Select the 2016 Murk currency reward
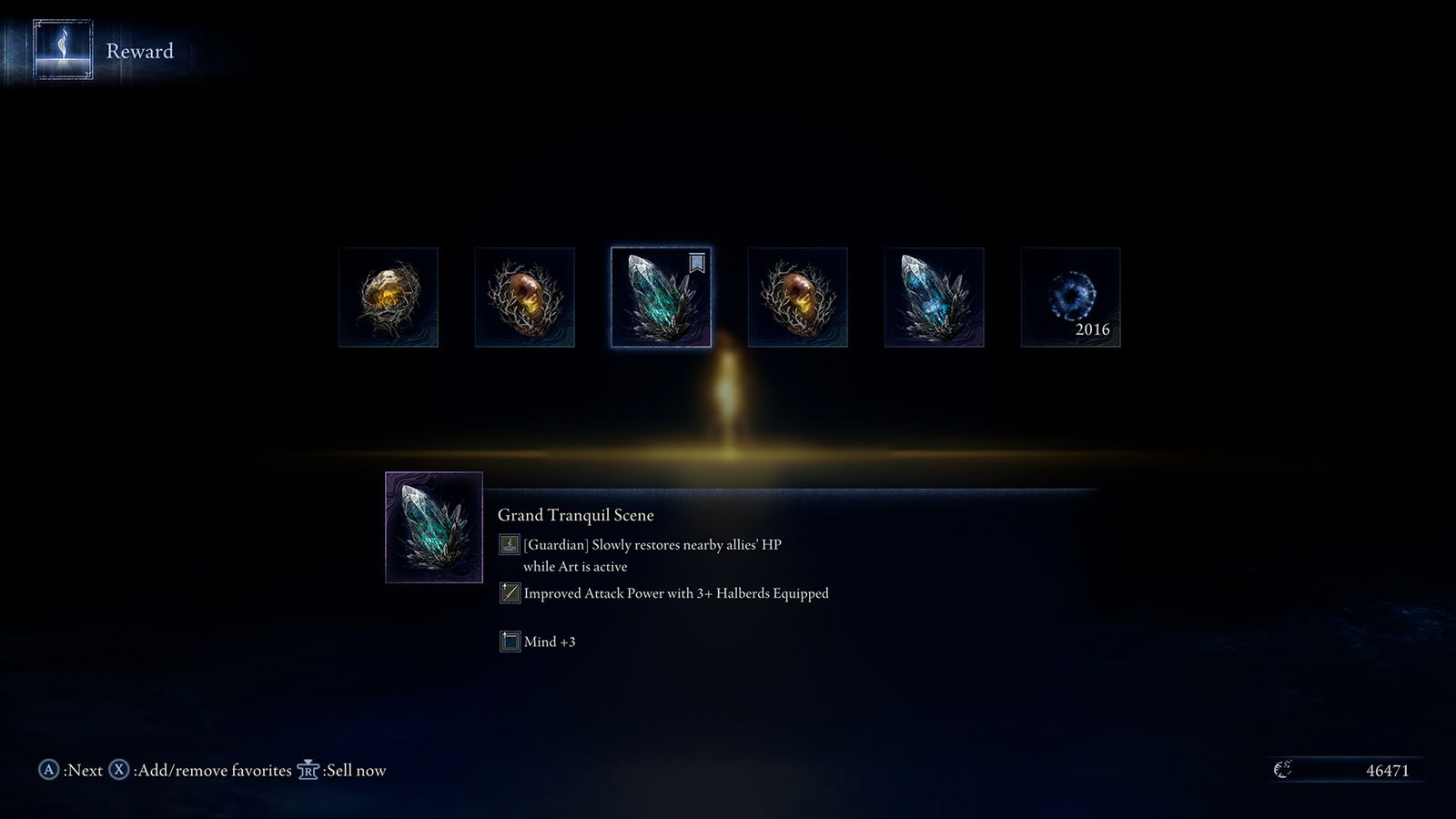1456x819 pixels. [x=1070, y=298]
